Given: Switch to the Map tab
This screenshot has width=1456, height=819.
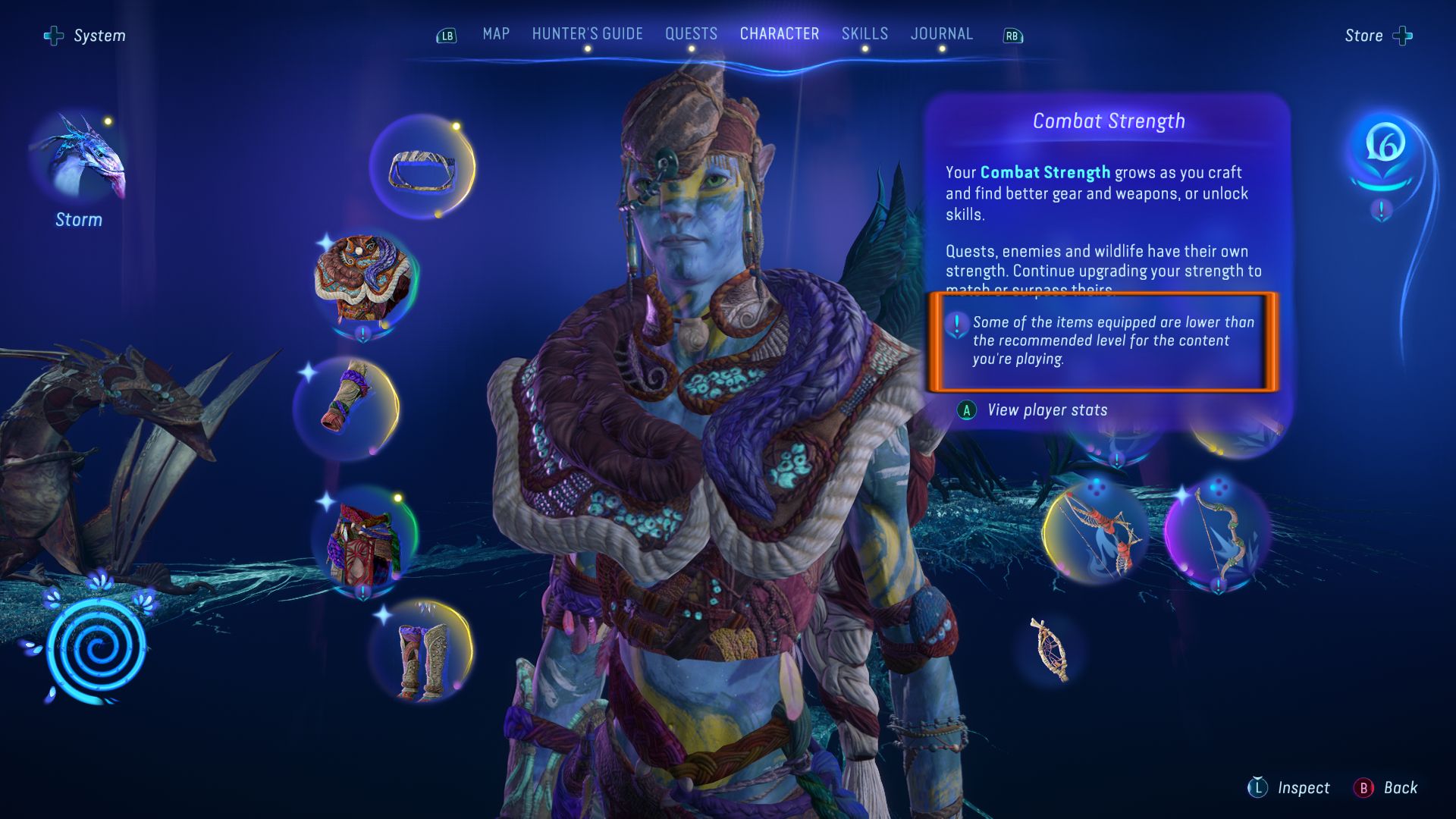Looking at the screenshot, I should [x=496, y=34].
